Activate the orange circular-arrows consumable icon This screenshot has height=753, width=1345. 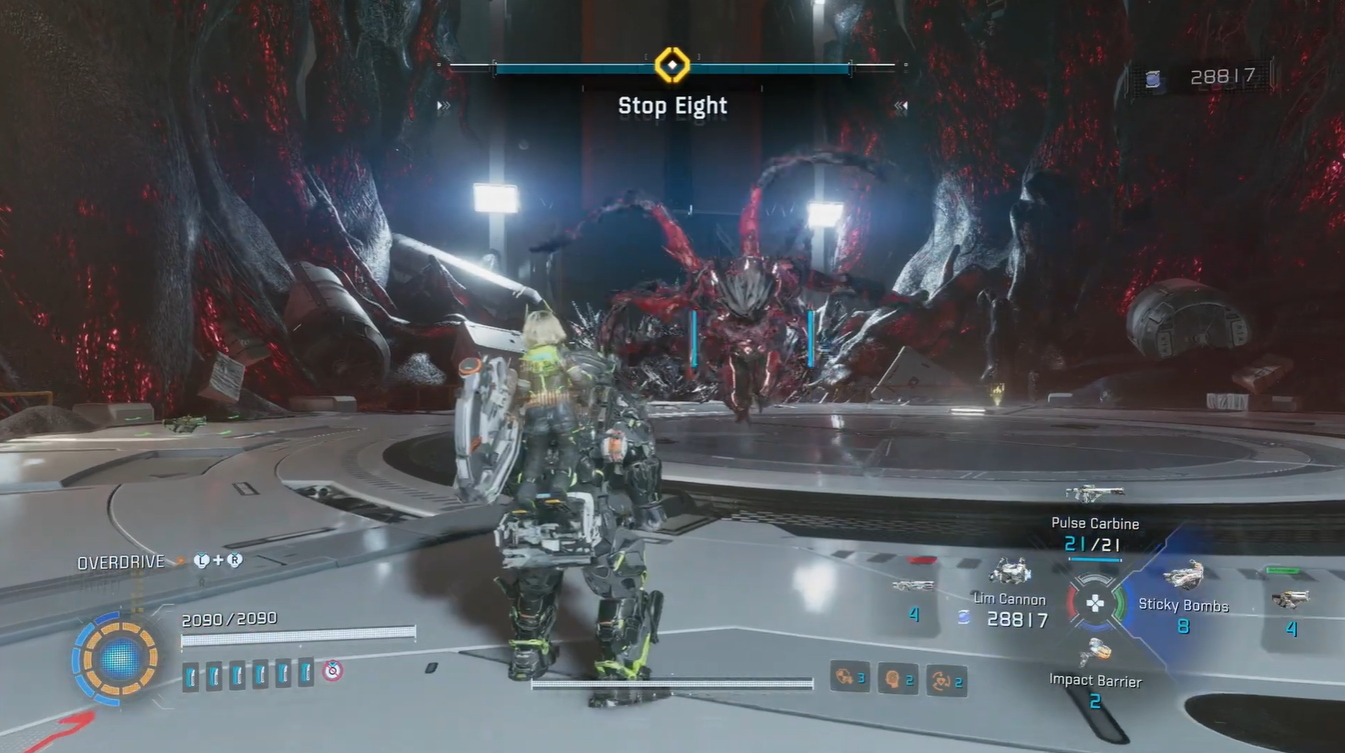coord(941,680)
